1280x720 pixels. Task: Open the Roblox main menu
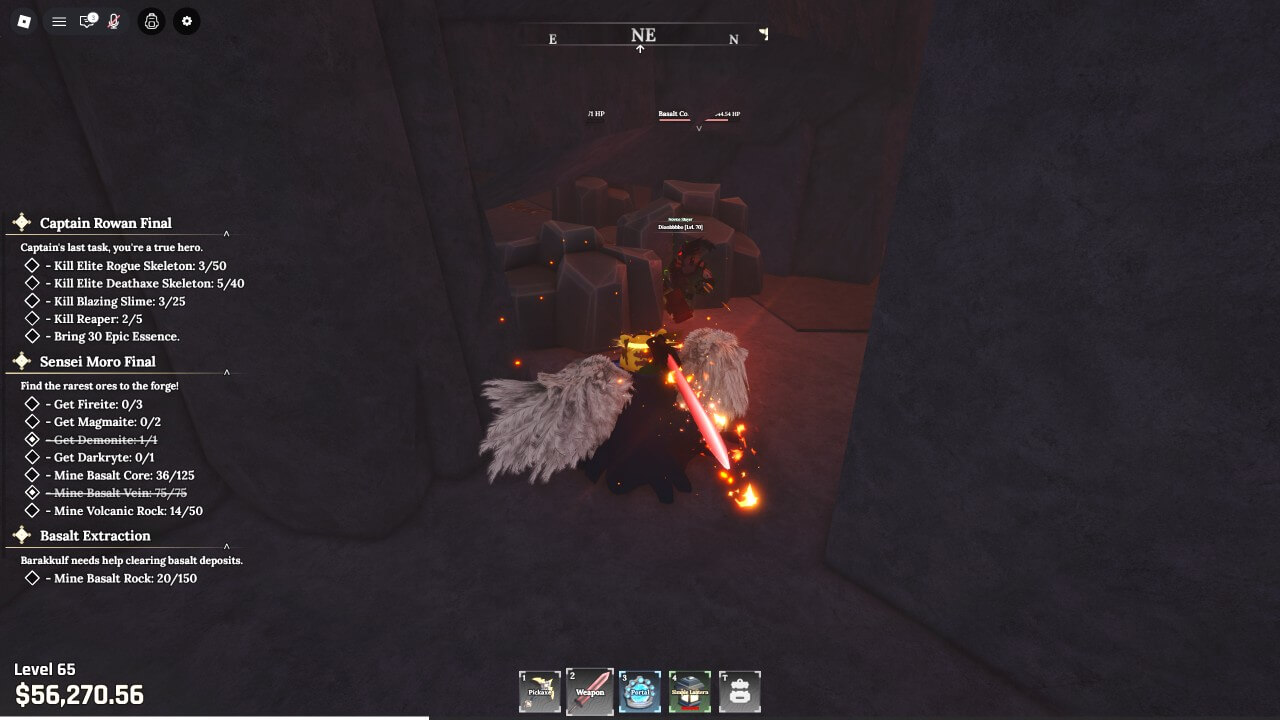pyautogui.click(x=24, y=21)
